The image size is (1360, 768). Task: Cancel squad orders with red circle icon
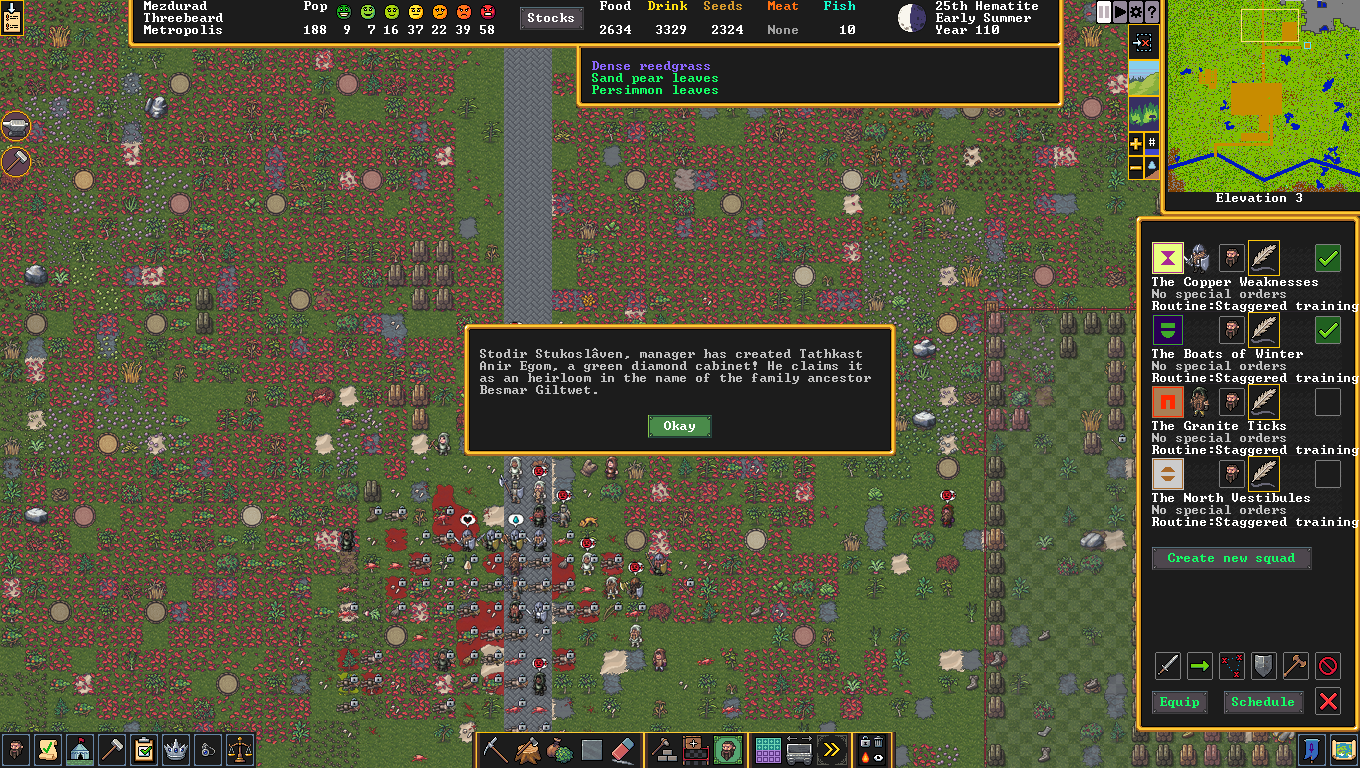pyautogui.click(x=1328, y=666)
